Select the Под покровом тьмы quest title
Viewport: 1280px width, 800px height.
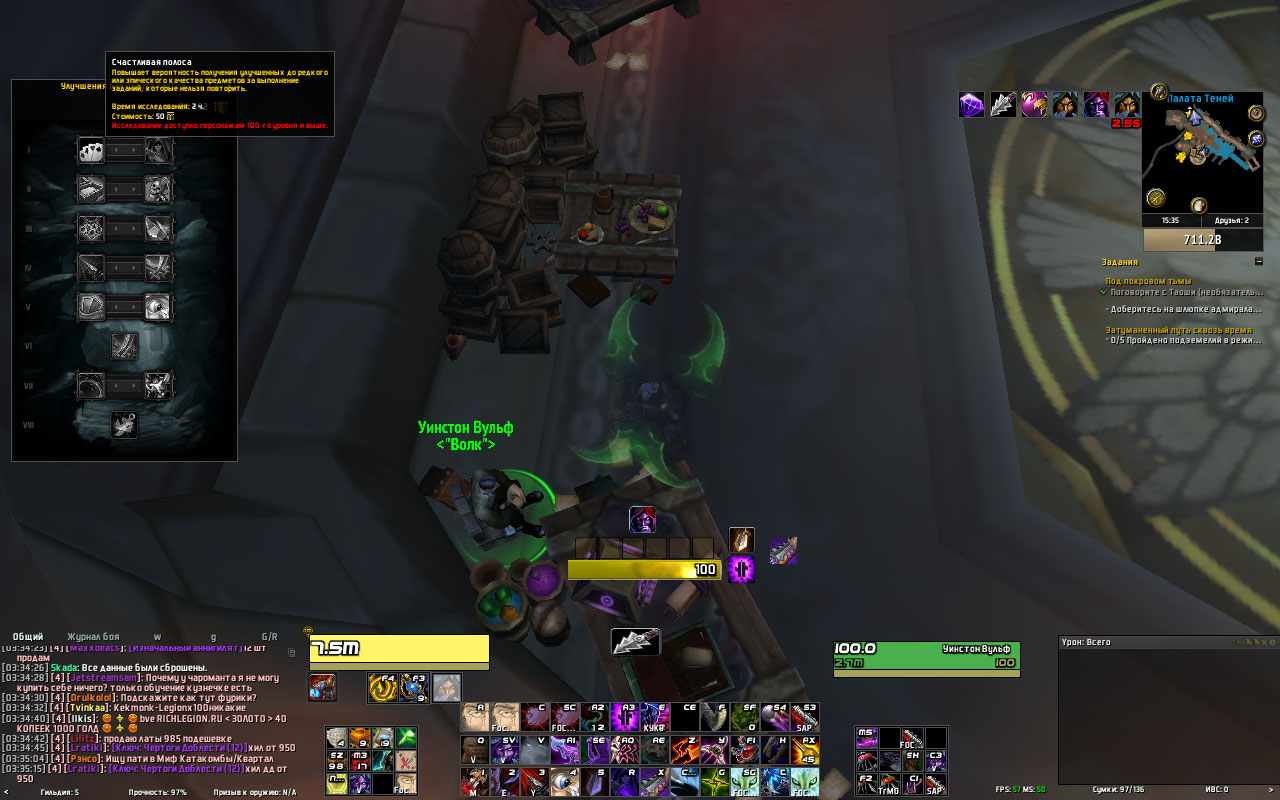pyautogui.click(x=1149, y=281)
